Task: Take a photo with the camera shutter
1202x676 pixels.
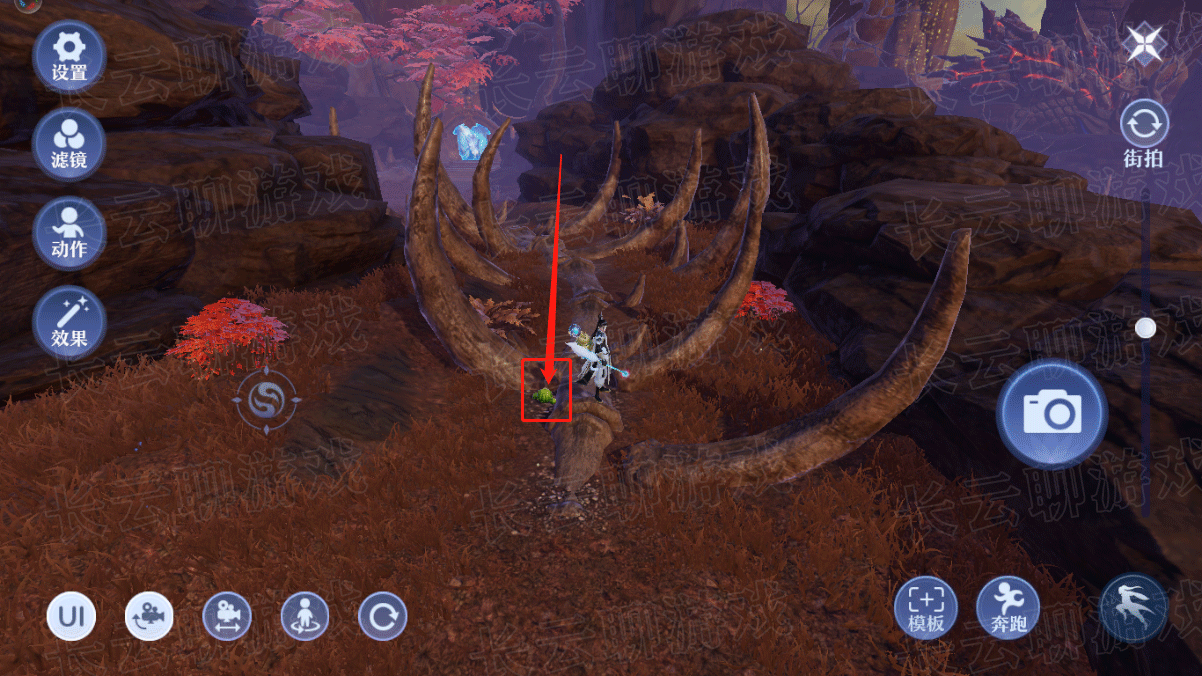Action: pos(1051,413)
